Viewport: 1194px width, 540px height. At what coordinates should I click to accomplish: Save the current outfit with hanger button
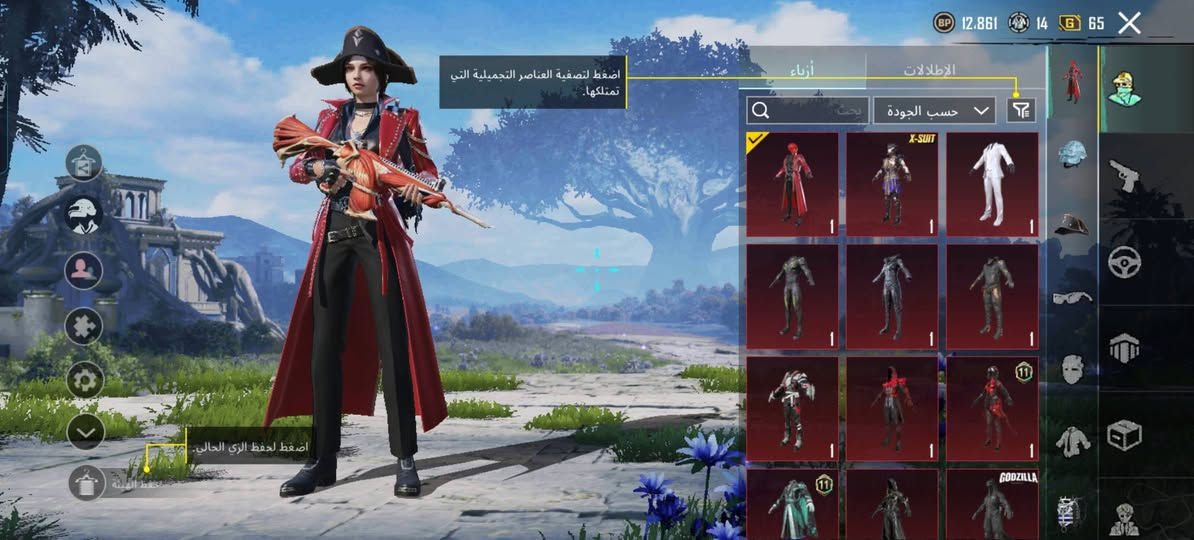coord(86,483)
